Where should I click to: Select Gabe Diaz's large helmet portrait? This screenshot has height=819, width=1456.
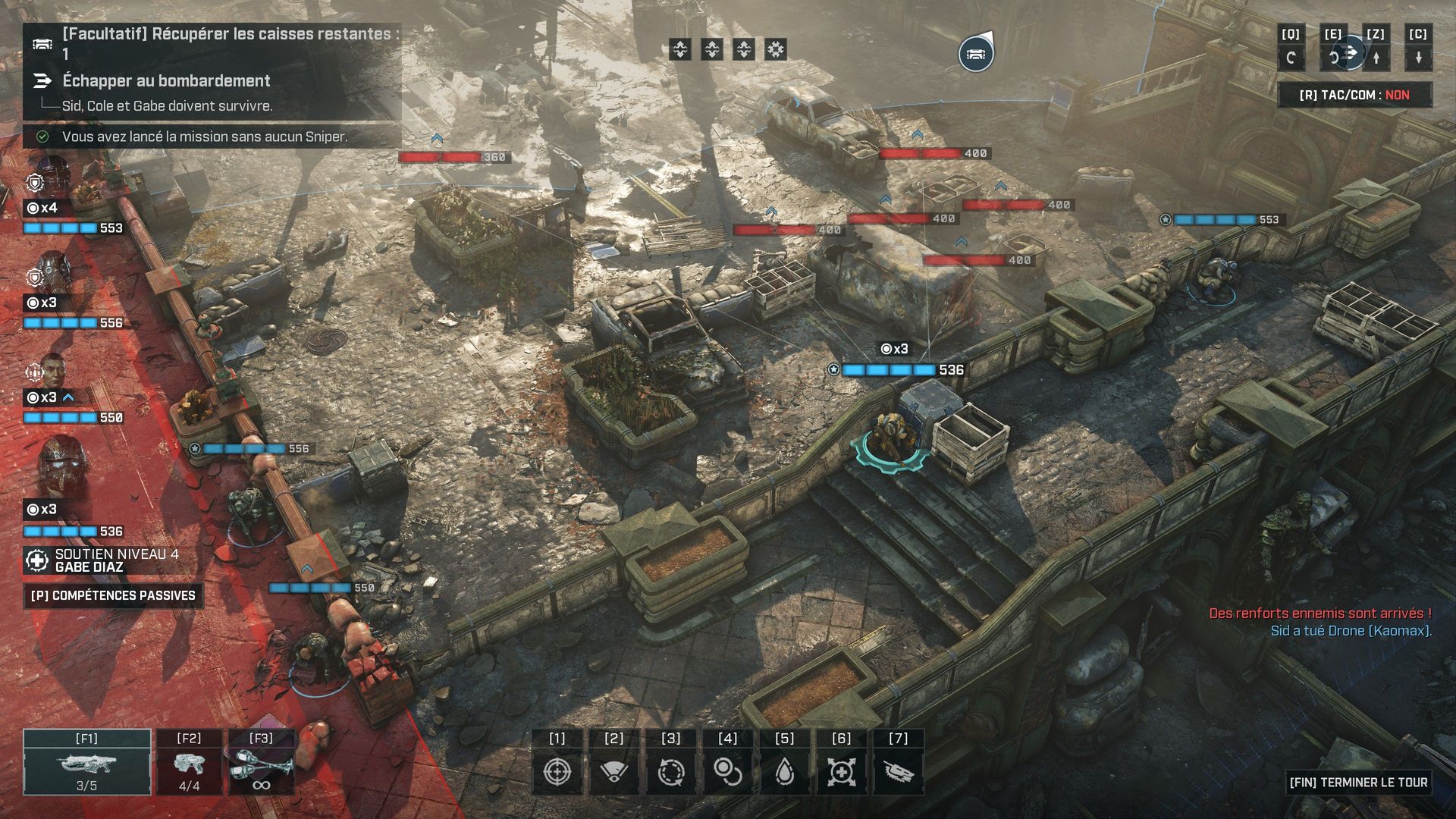point(62,464)
